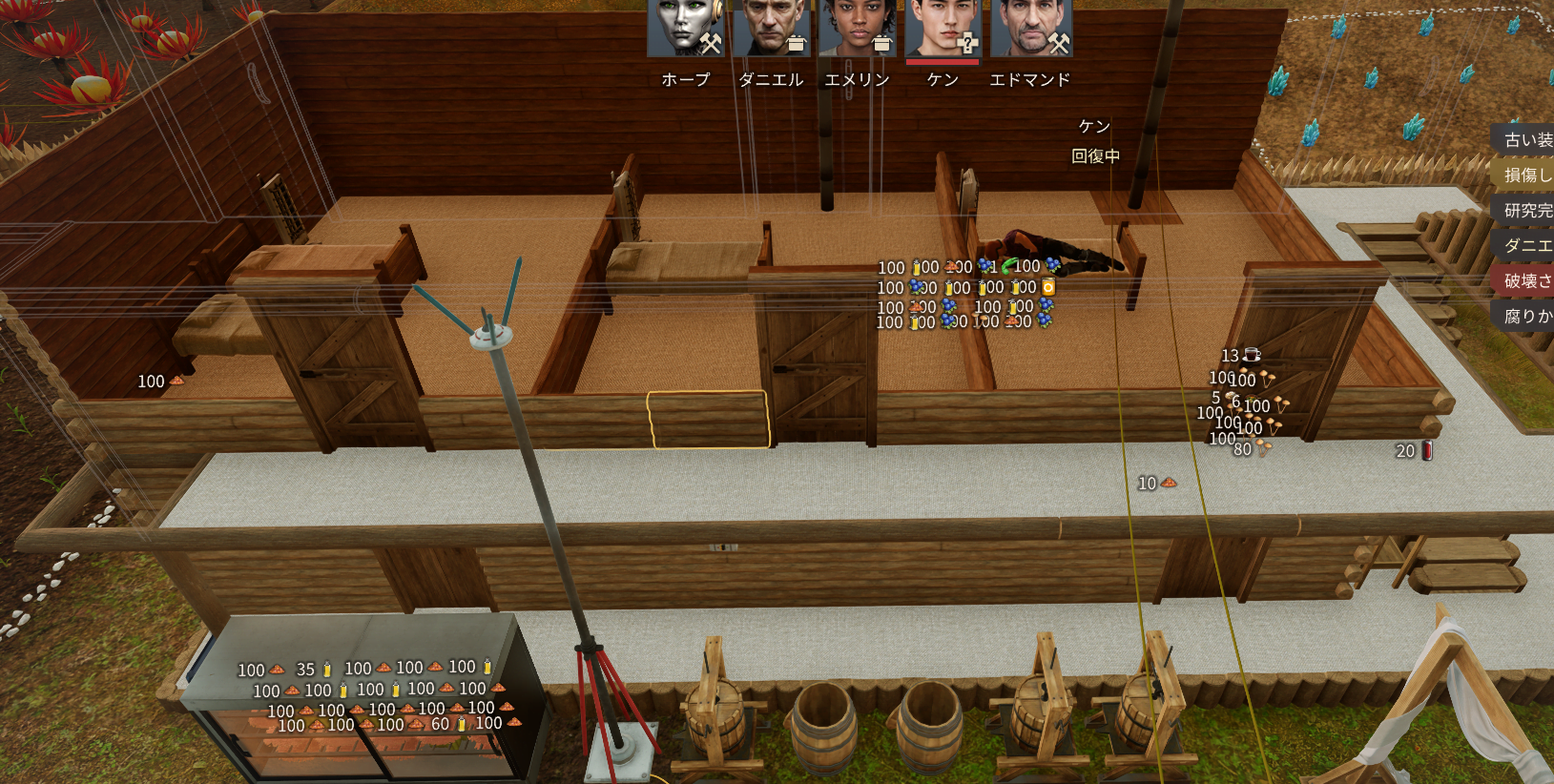This screenshot has height=784, width=1554.
Task: Select survivor ダニエル's portrait
Action: (x=771, y=29)
